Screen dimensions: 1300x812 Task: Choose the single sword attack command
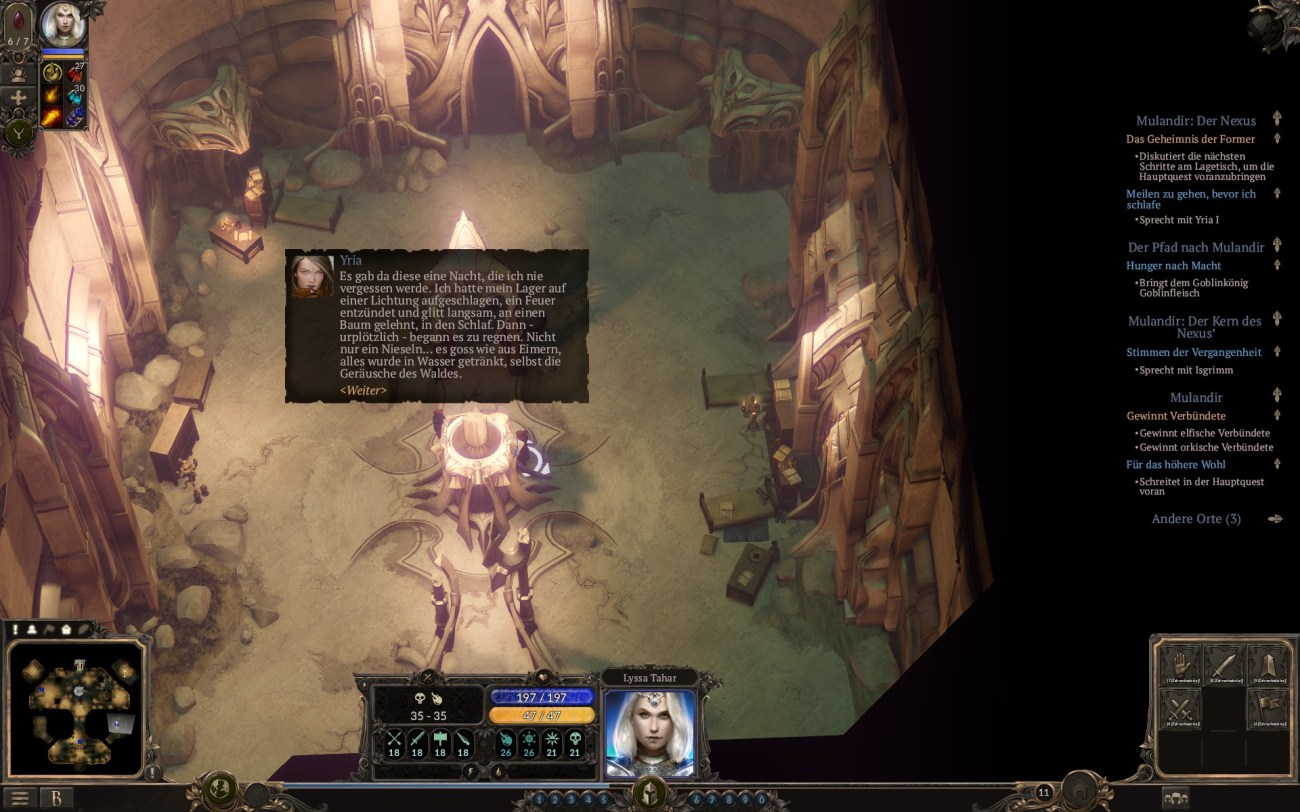pyautogui.click(x=1224, y=666)
